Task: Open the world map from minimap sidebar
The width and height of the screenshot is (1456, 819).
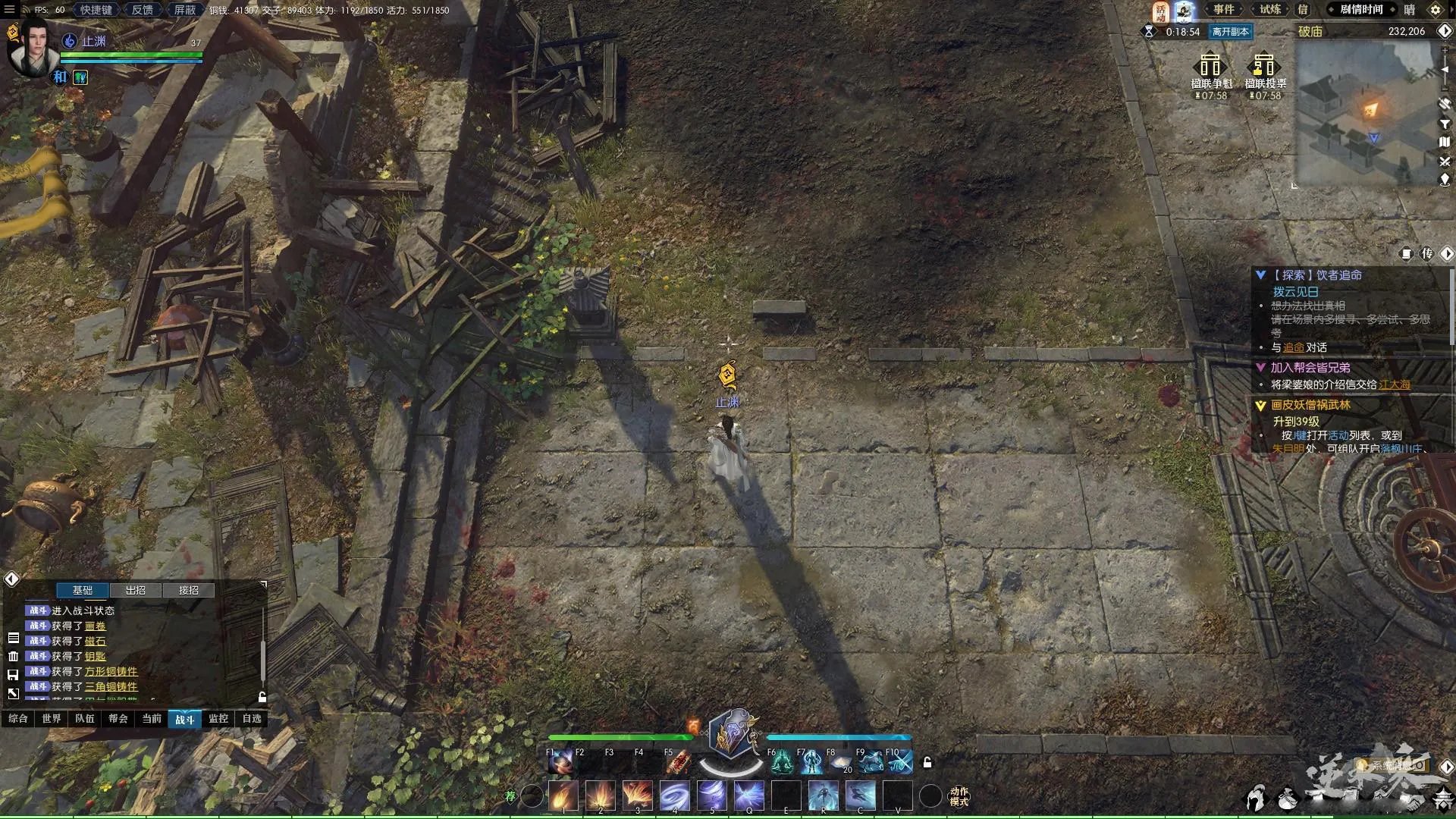Action: click(1445, 142)
